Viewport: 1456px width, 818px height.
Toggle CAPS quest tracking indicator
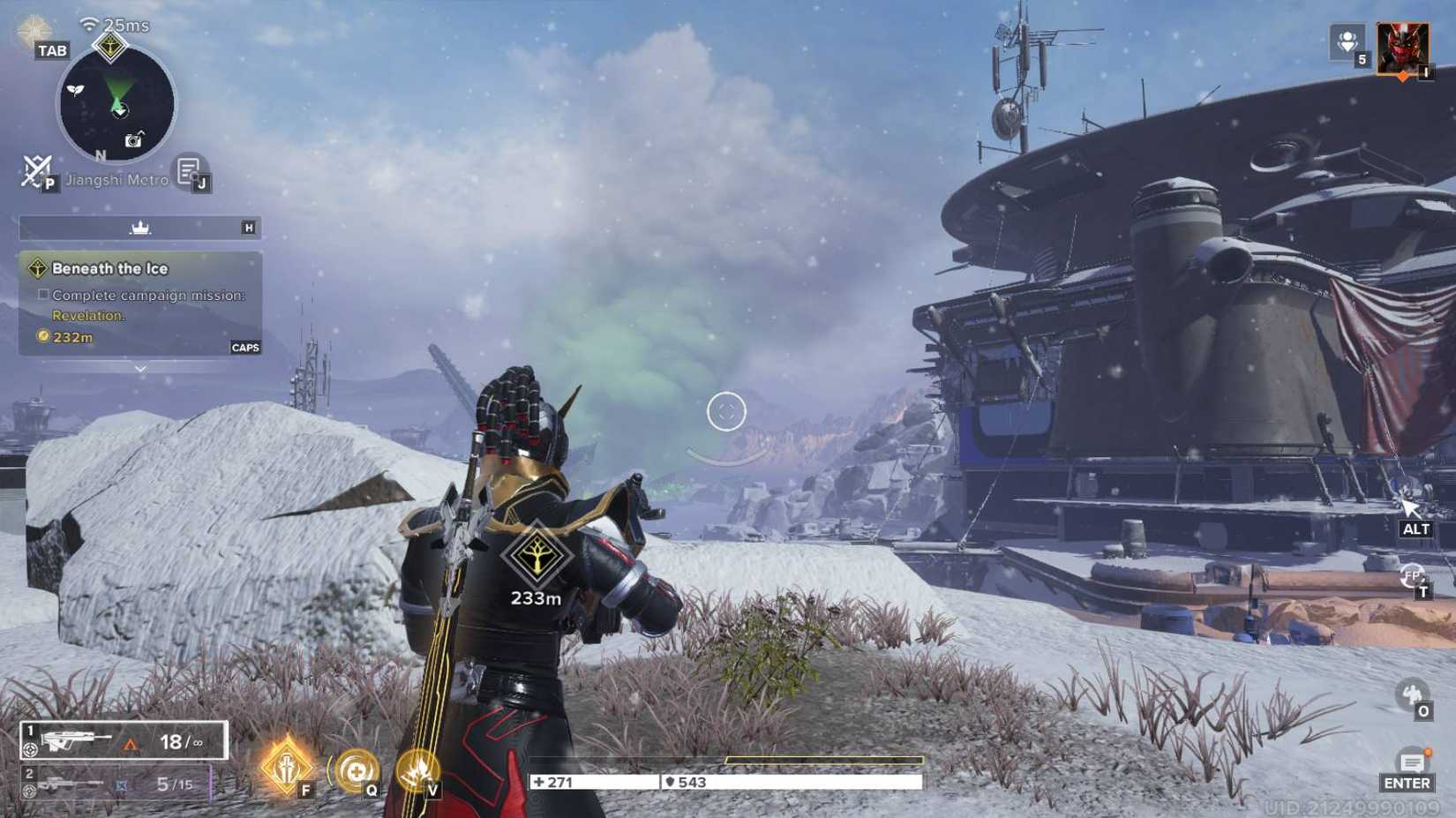[245, 347]
